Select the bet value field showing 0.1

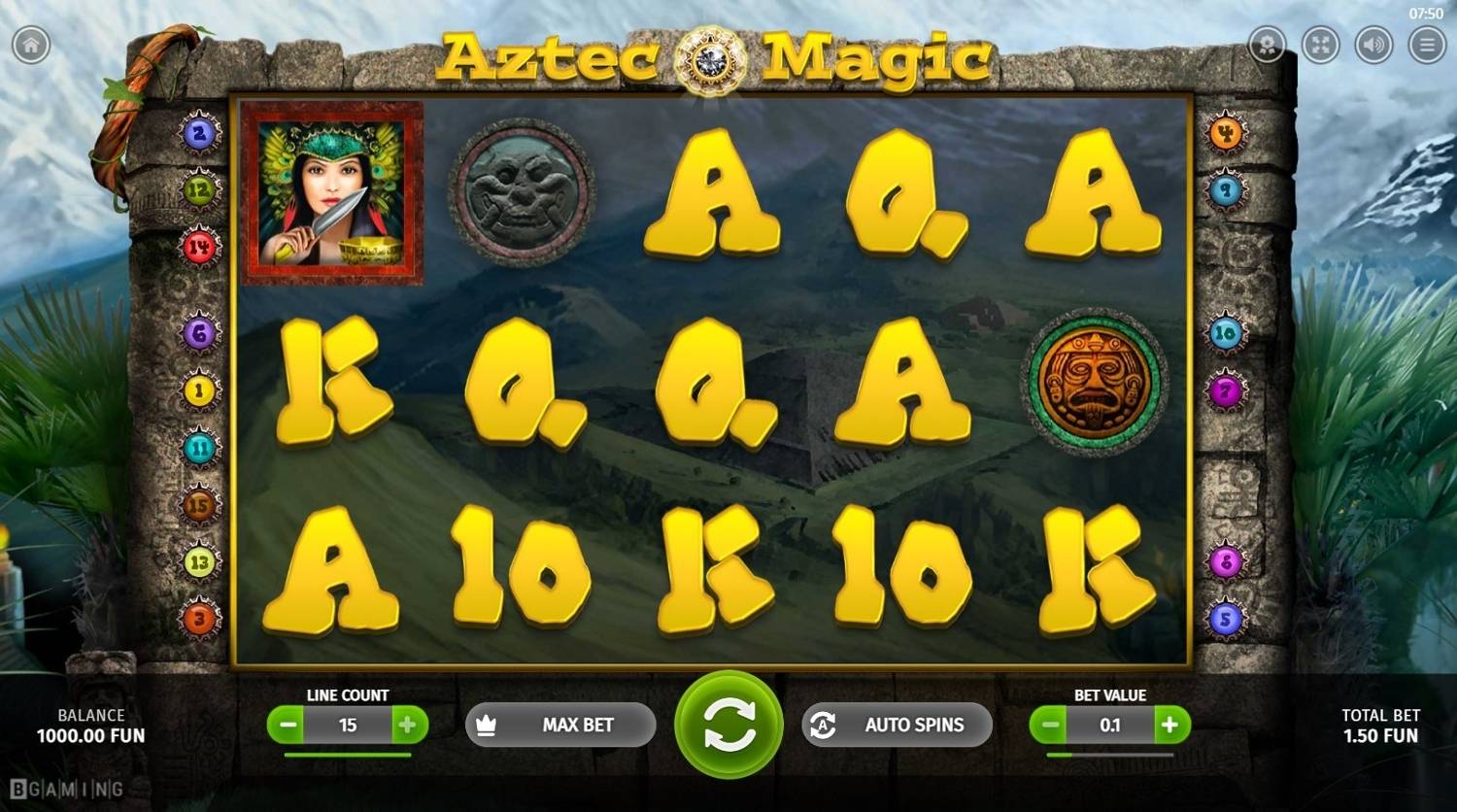[x=1110, y=725]
